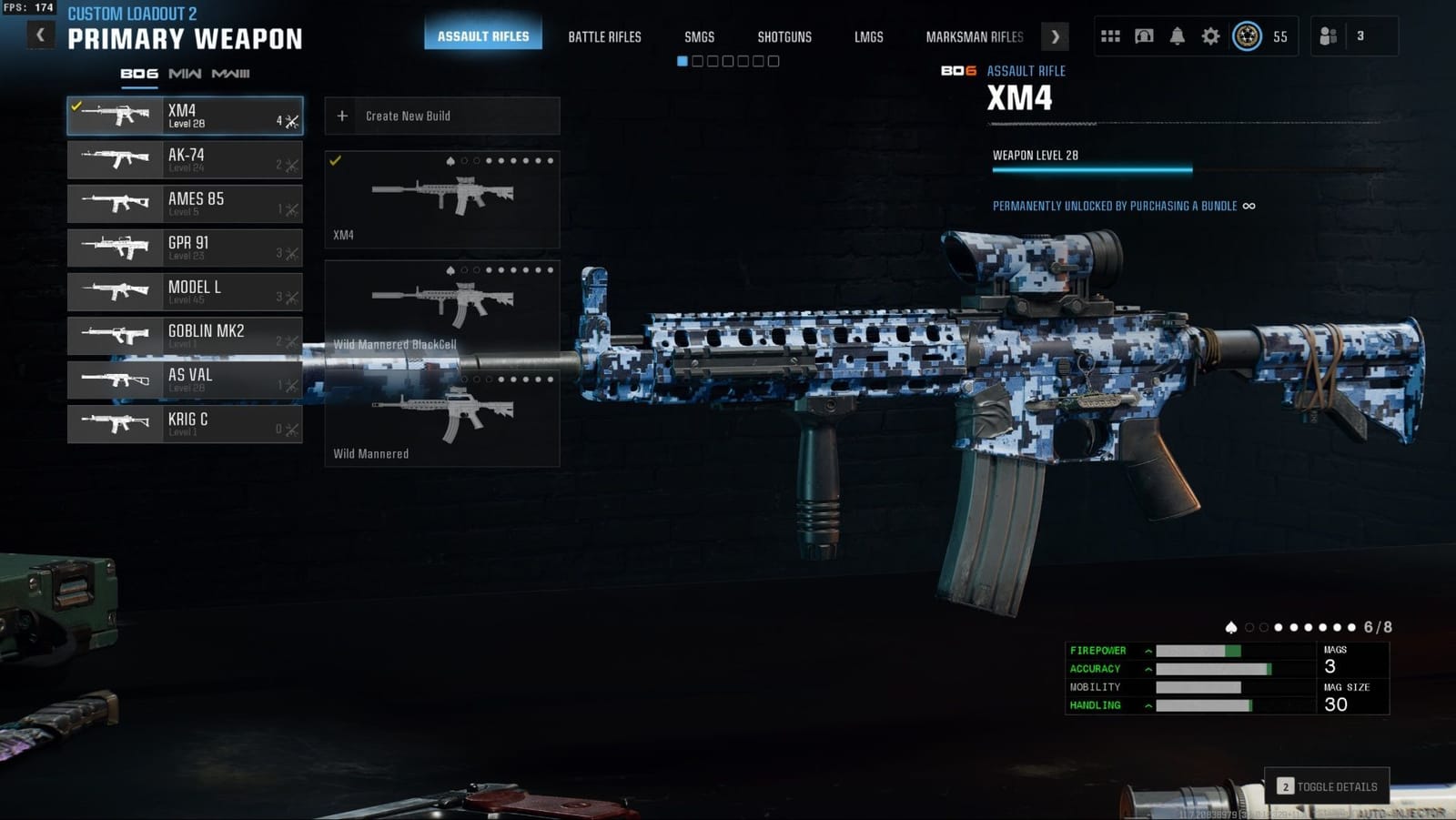This screenshot has height=820, width=1456.
Task: Click the Weapon Level 28 progress bar
Action: coord(1090,168)
